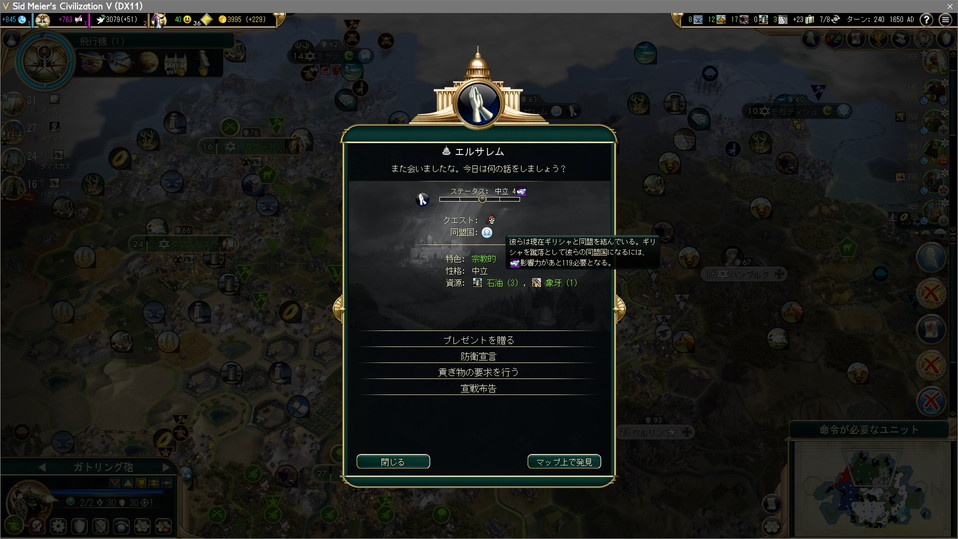Click the quest icon next to クエスト
The image size is (958, 539).
click(x=492, y=220)
